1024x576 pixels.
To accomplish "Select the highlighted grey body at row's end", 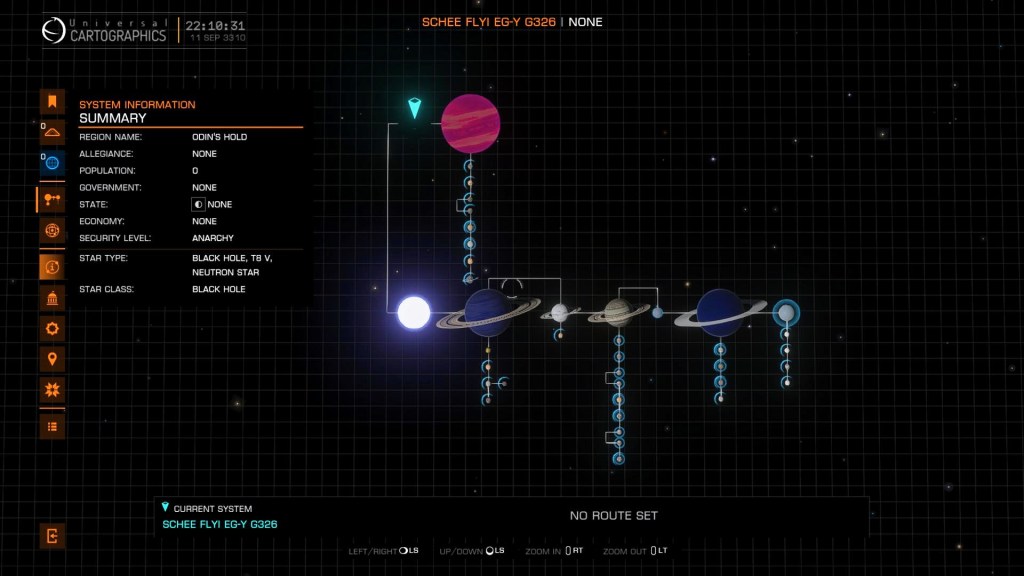I will [787, 313].
